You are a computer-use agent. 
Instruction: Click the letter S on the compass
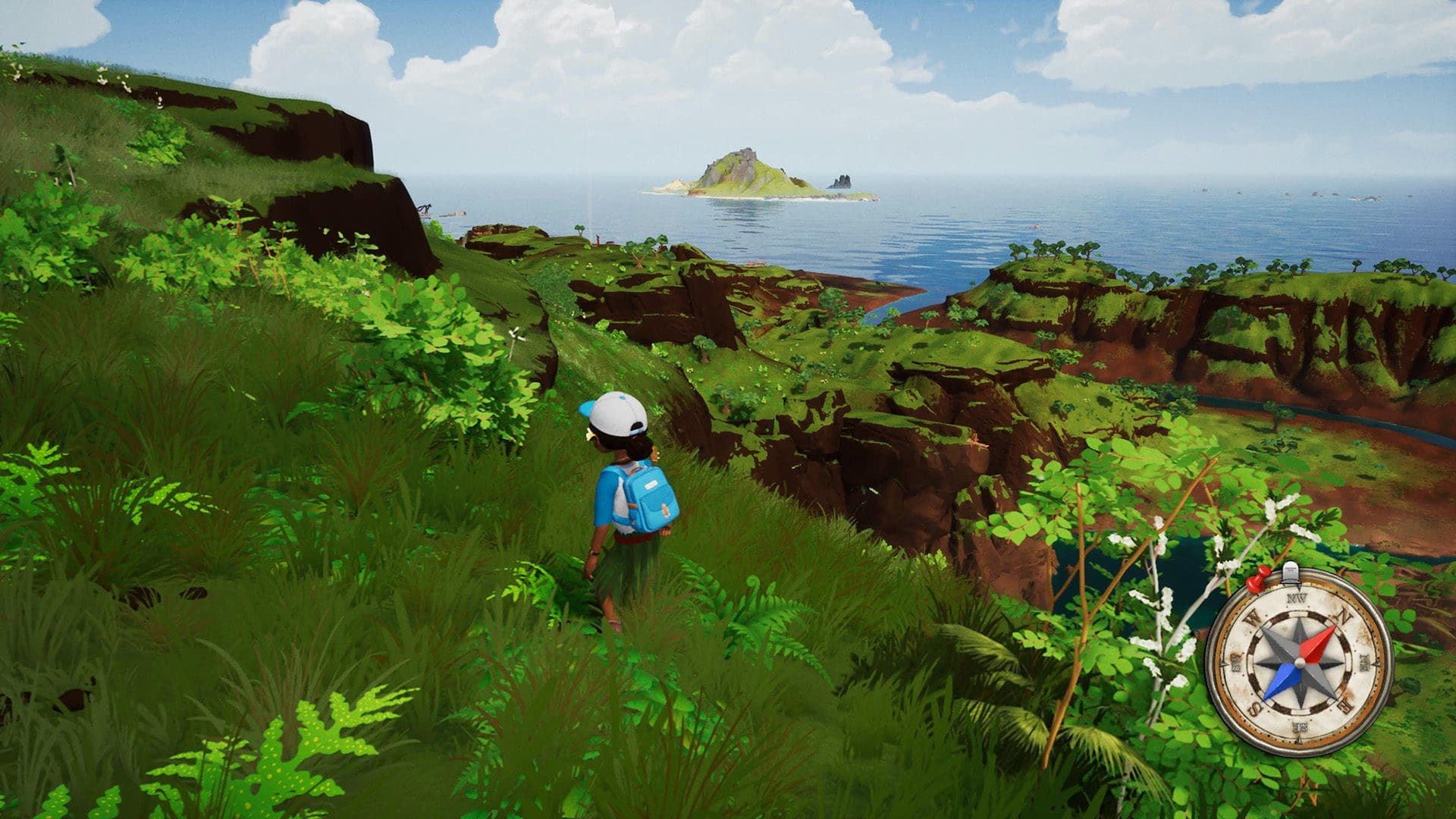coord(1254,707)
